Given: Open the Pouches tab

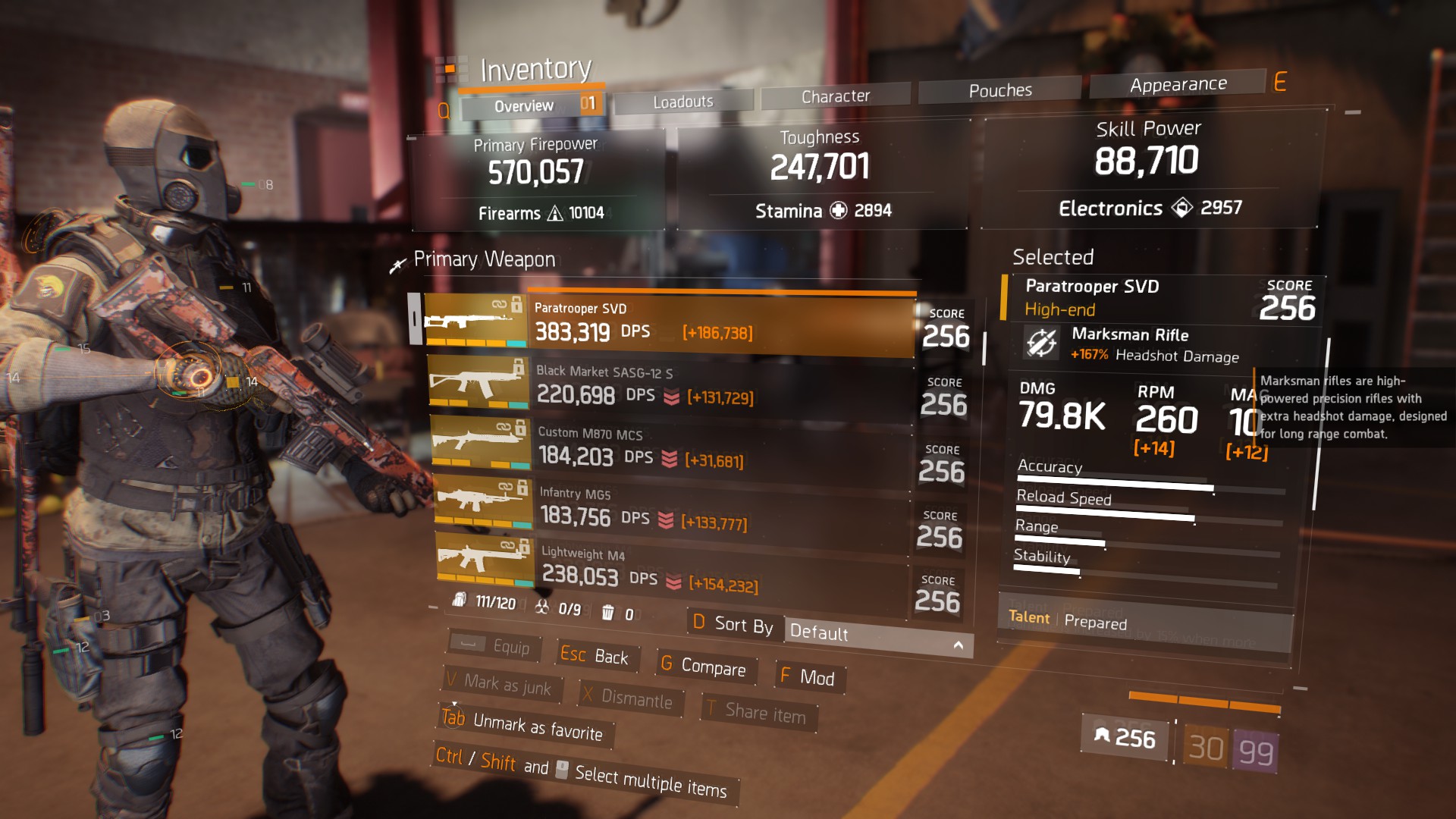Looking at the screenshot, I should coord(1000,91).
